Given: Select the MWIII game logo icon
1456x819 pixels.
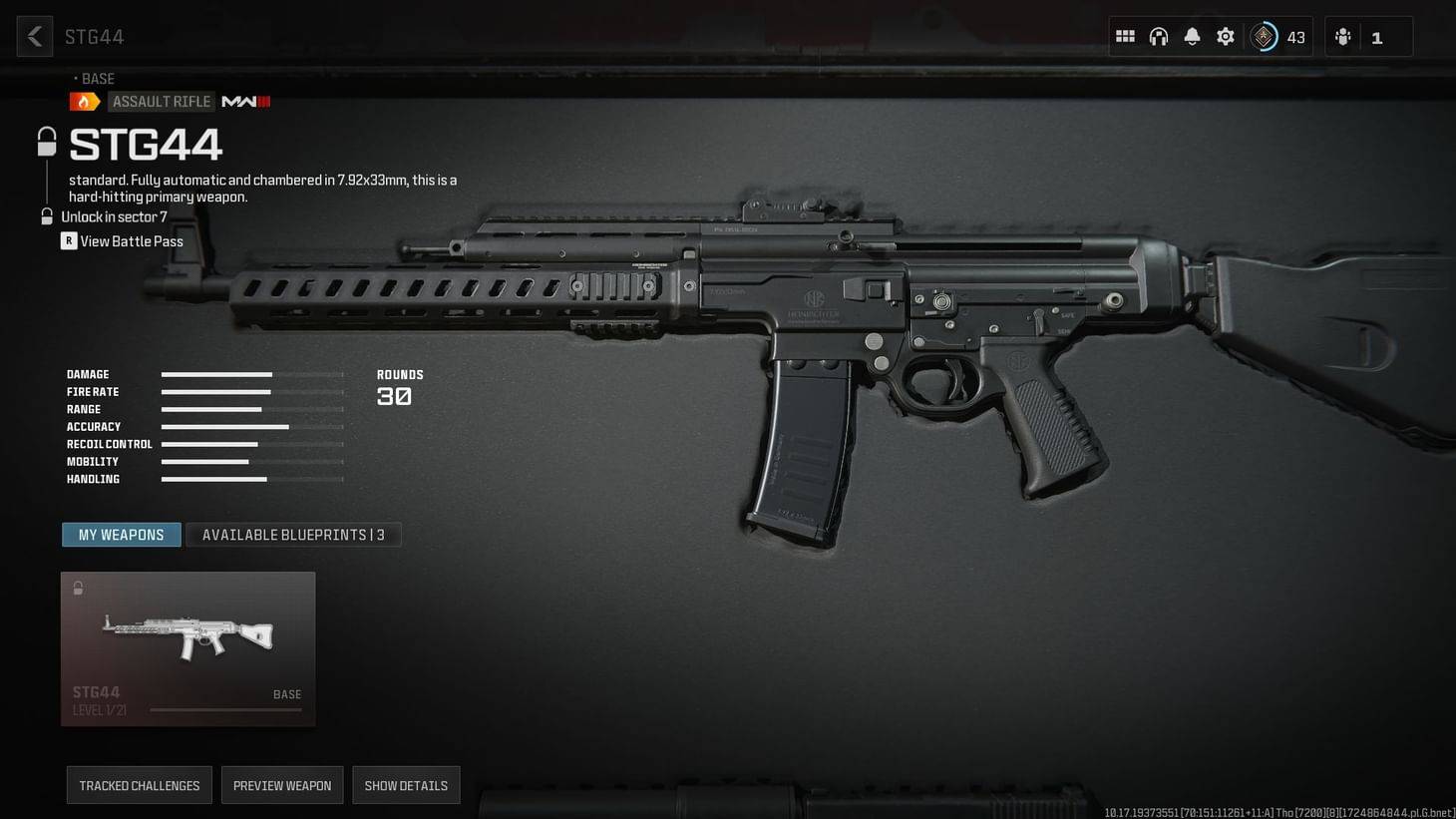Looking at the screenshot, I should [245, 101].
